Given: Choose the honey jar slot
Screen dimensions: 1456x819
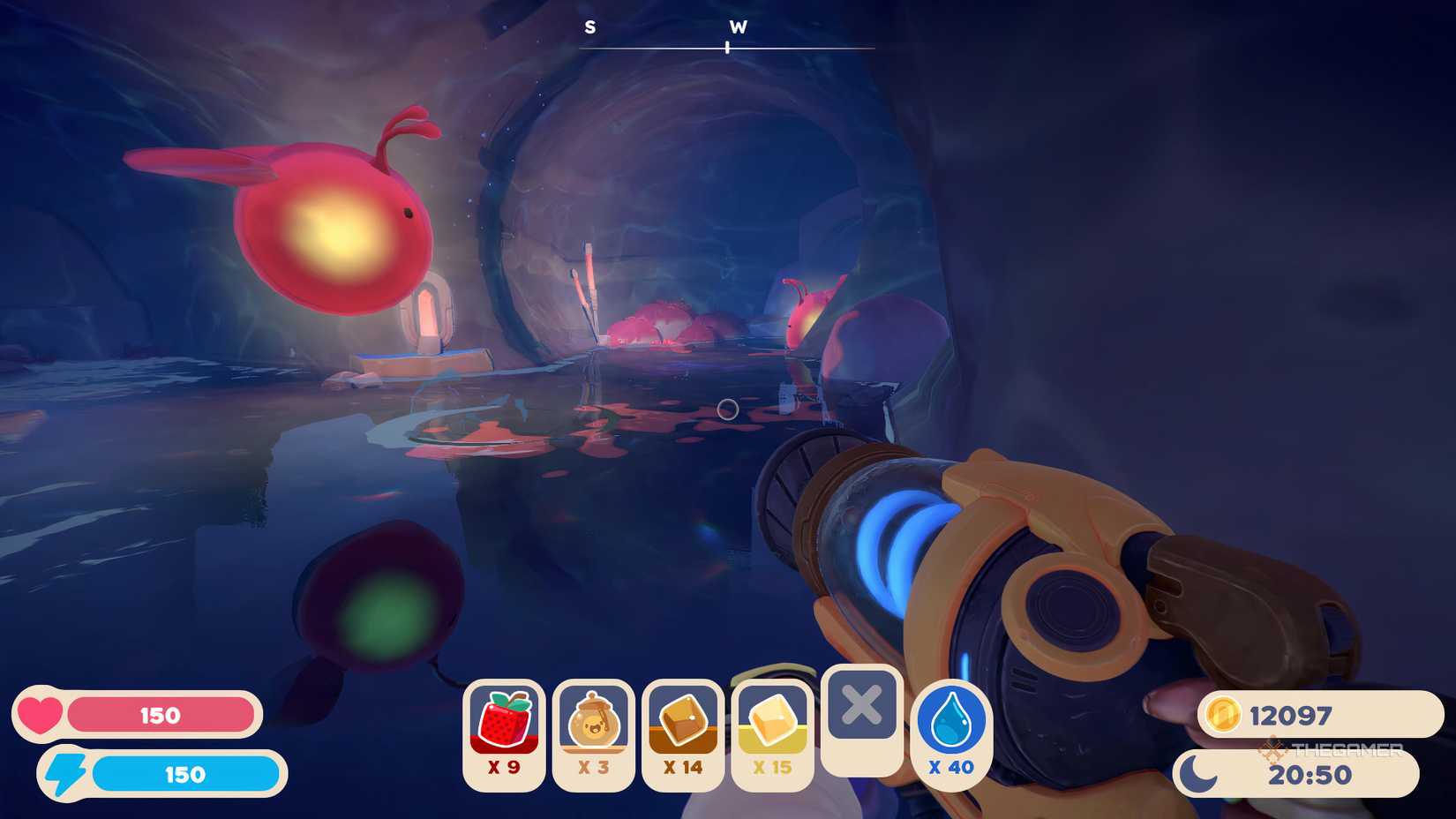Looking at the screenshot, I should pos(593,734).
